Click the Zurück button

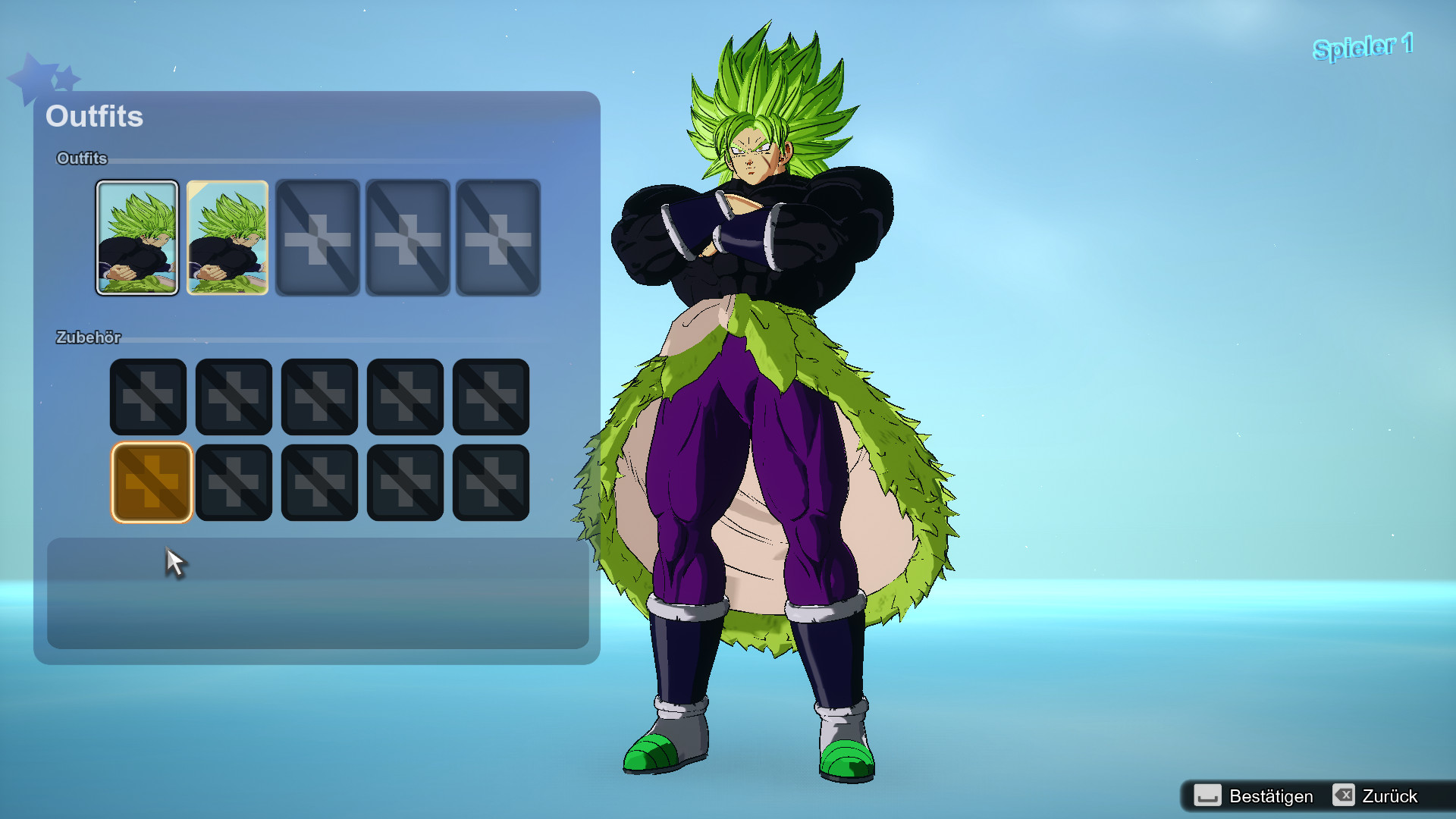[1392, 796]
